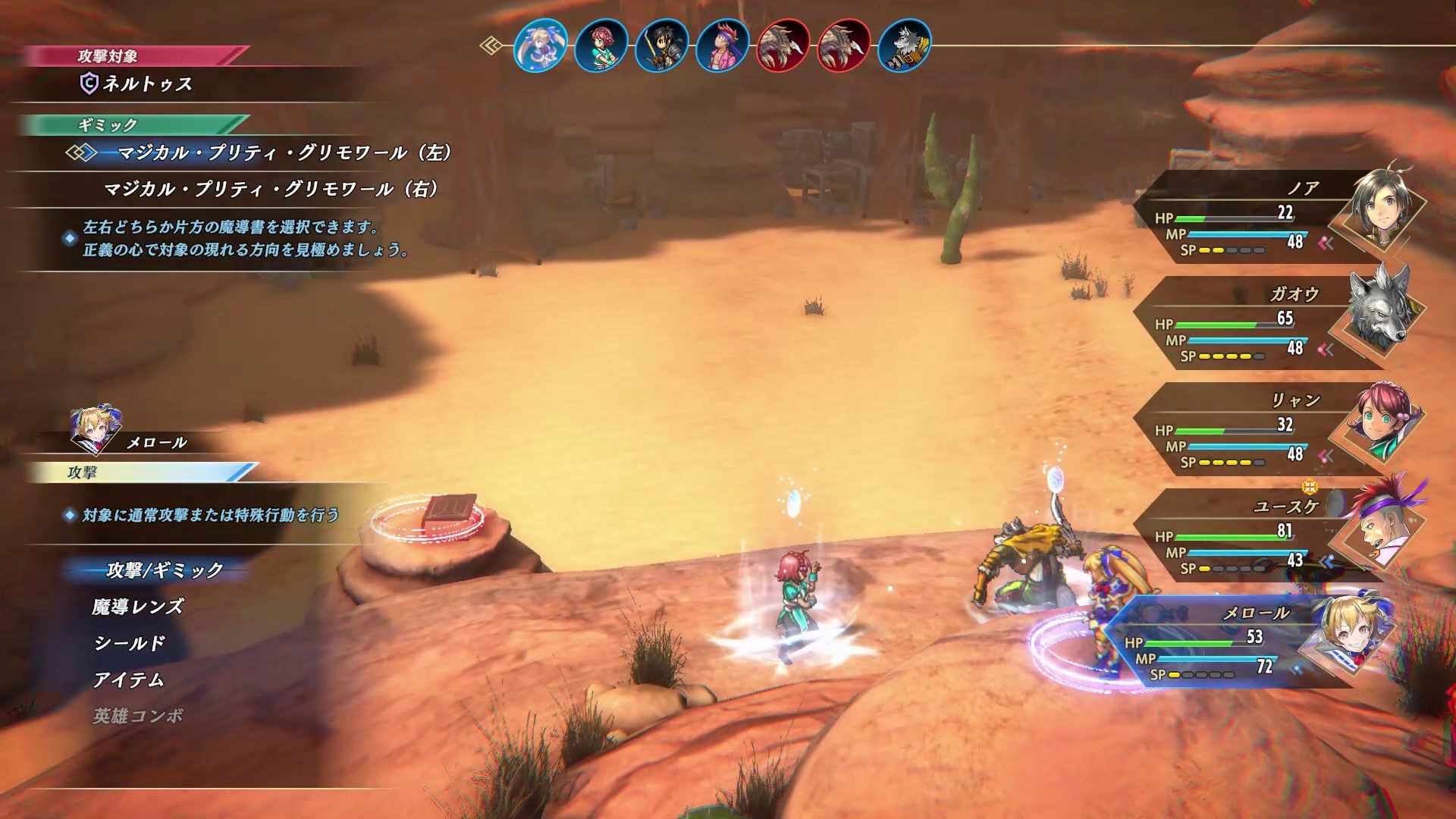This screenshot has width=1456, height=819.
Task: Target the enemy ネルトゥス
Action: [x=147, y=84]
